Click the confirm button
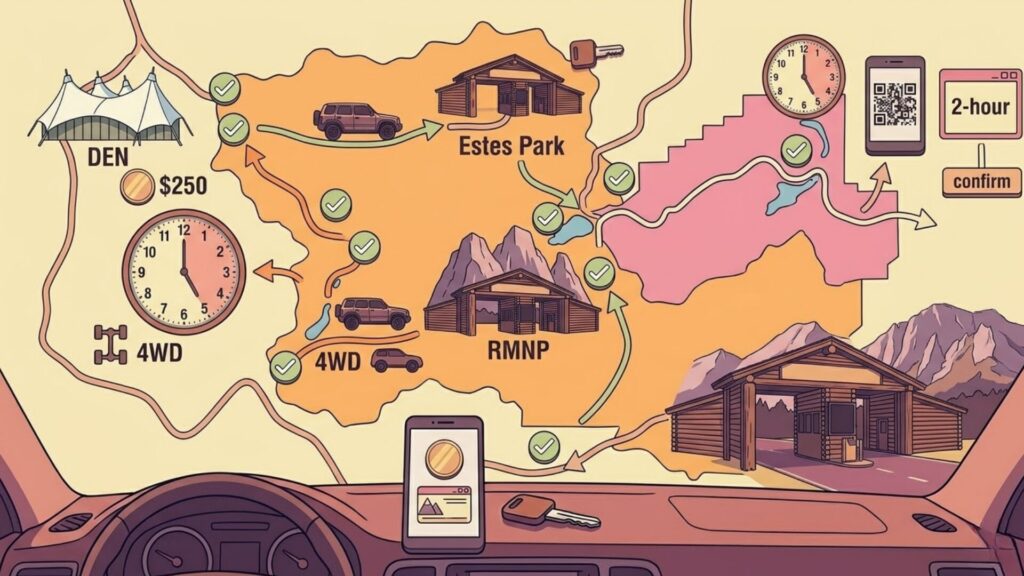Image resolution: width=1024 pixels, height=576 pixels. [981, 182]
